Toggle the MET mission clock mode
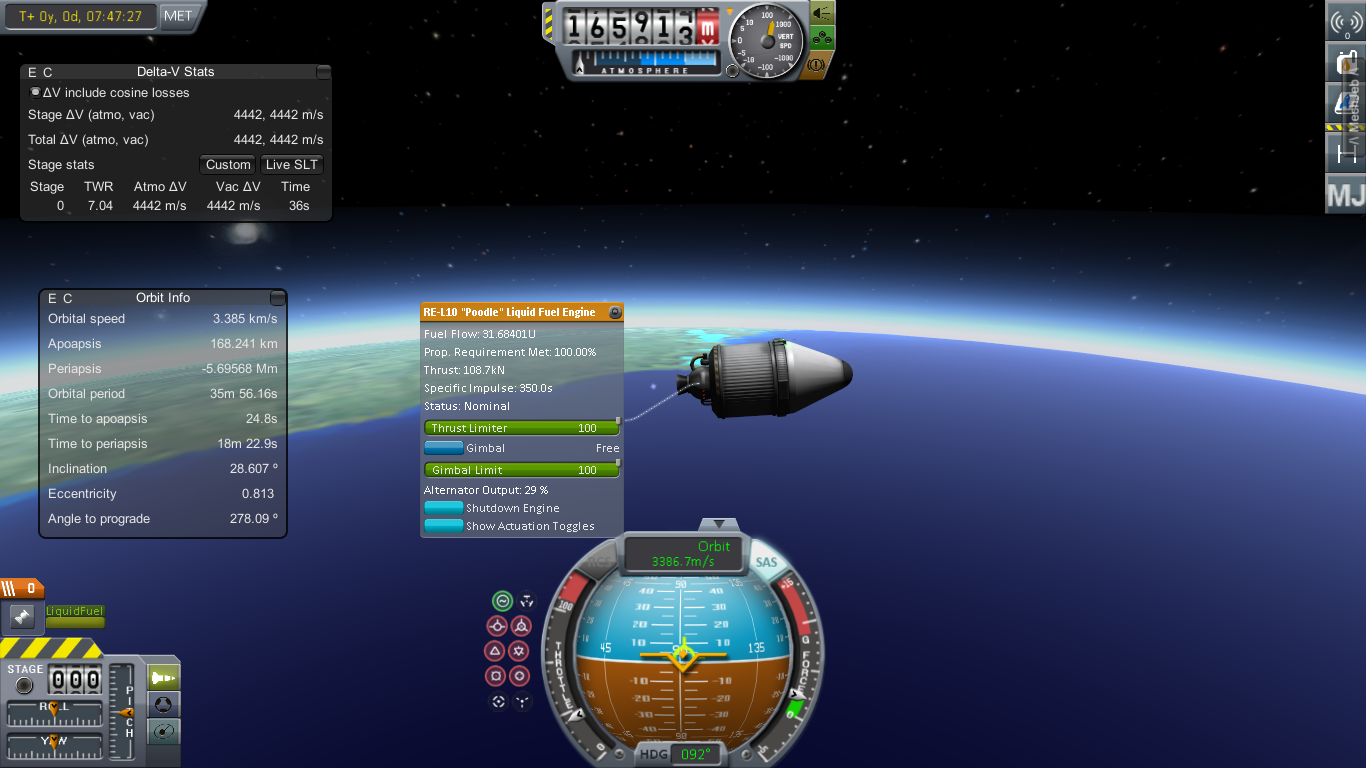 [x=179, y=16]
